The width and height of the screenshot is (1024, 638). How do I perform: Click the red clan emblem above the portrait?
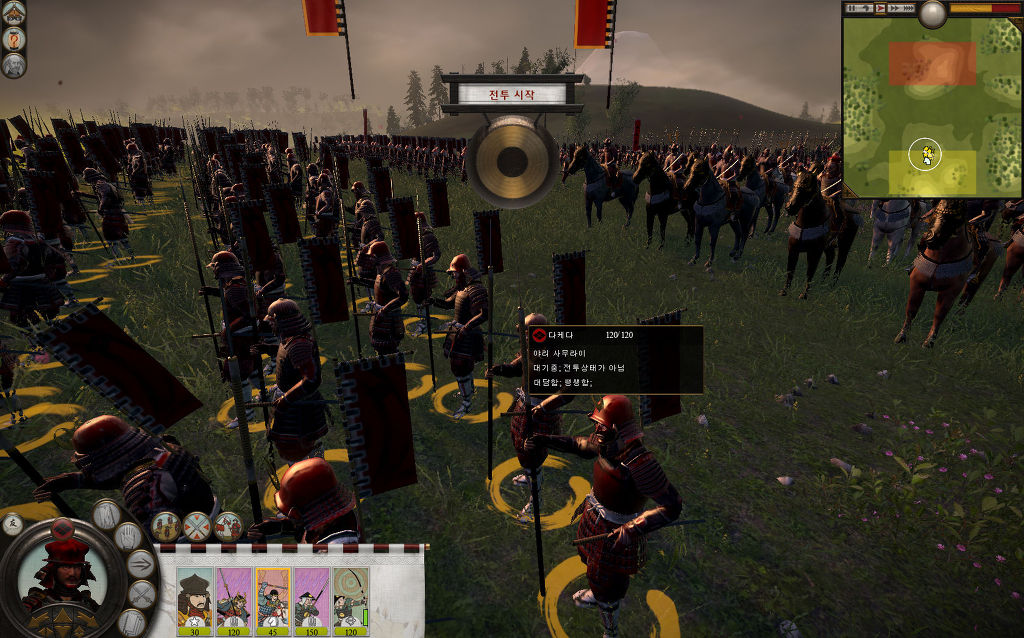point(64,527)
